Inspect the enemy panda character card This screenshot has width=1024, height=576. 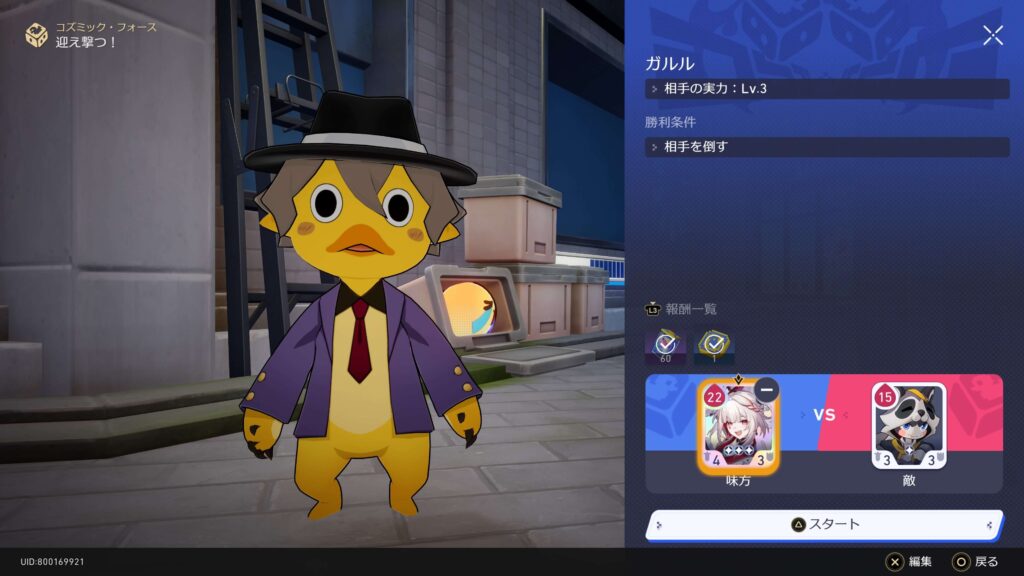(908, 427)
